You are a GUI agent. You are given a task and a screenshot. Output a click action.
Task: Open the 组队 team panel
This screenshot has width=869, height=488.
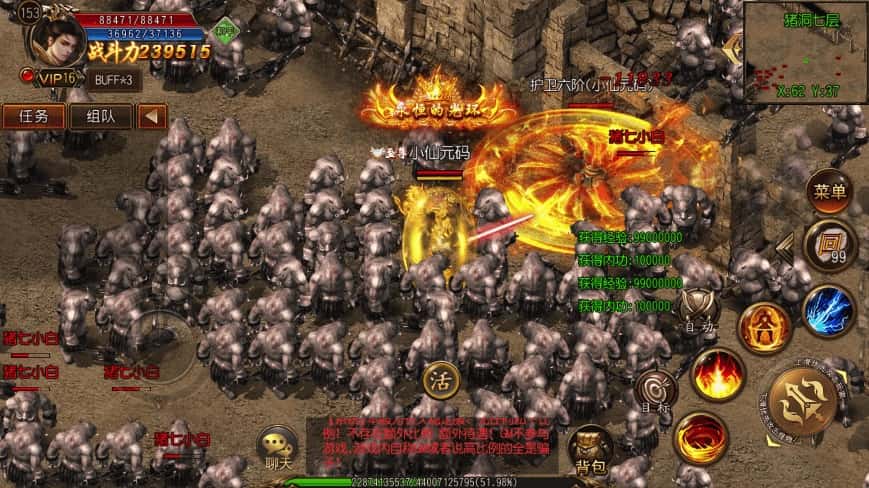tap(100, 115)
